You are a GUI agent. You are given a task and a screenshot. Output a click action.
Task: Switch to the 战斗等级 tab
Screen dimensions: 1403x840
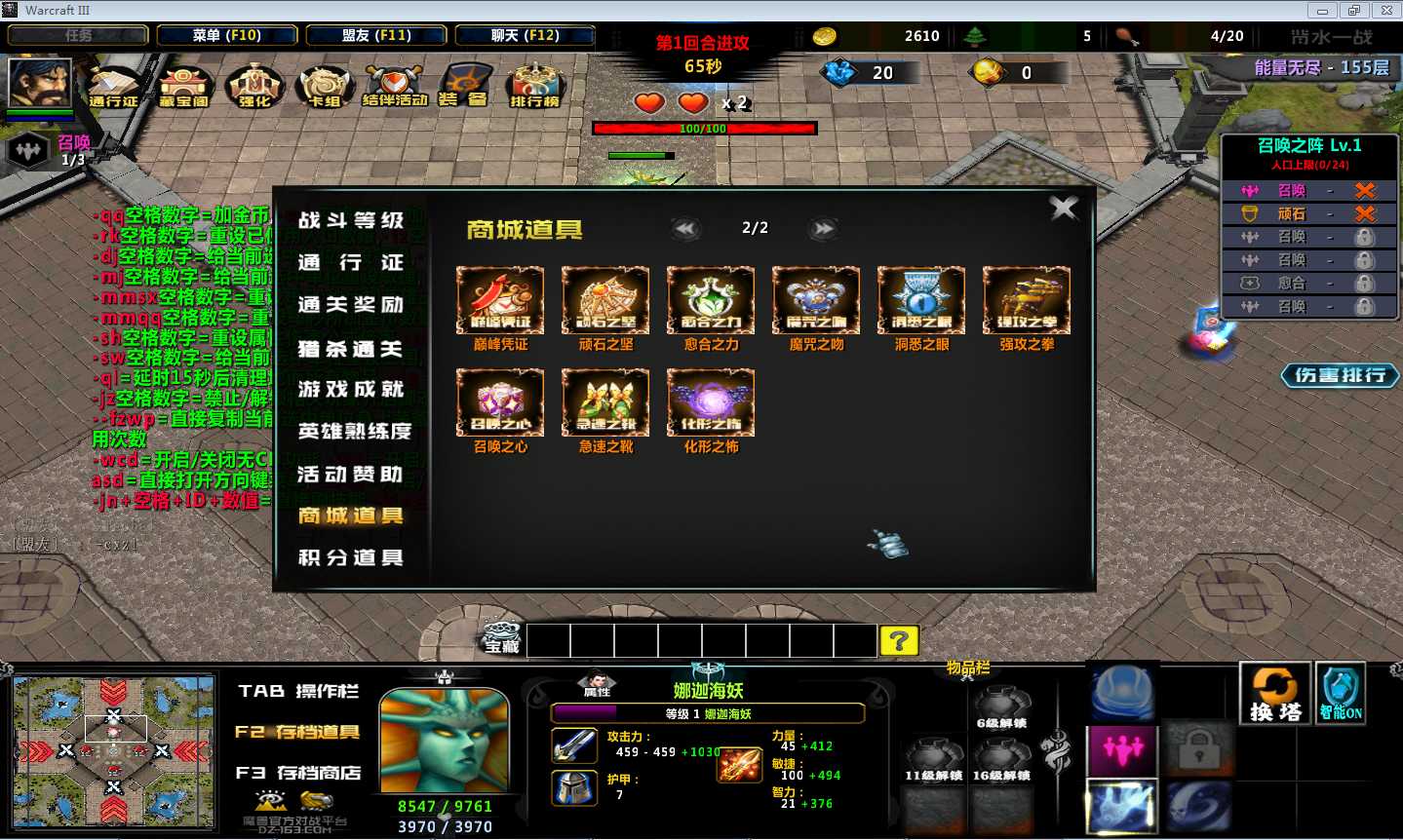351,220
